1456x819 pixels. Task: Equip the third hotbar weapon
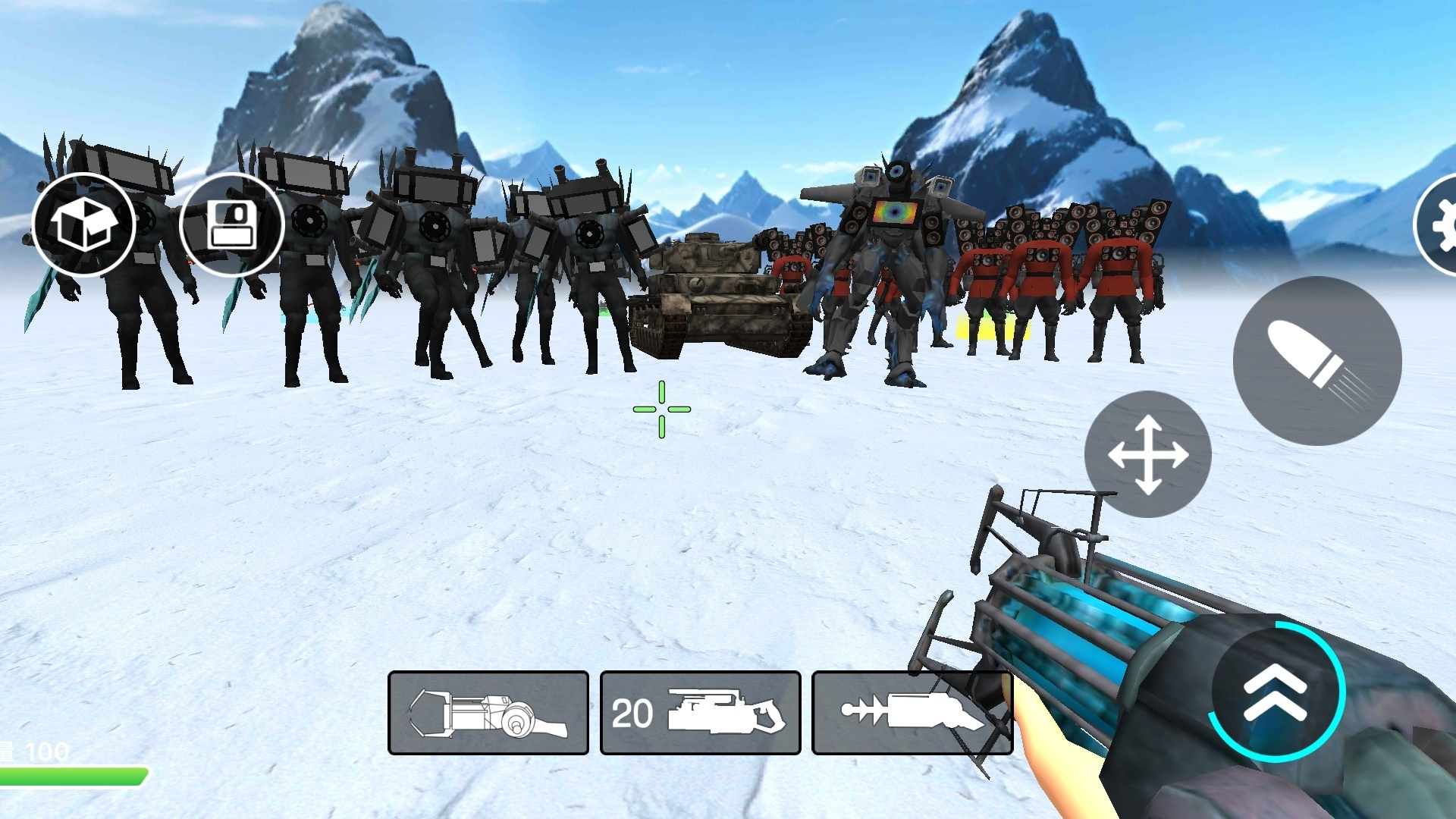coord(912,713)
